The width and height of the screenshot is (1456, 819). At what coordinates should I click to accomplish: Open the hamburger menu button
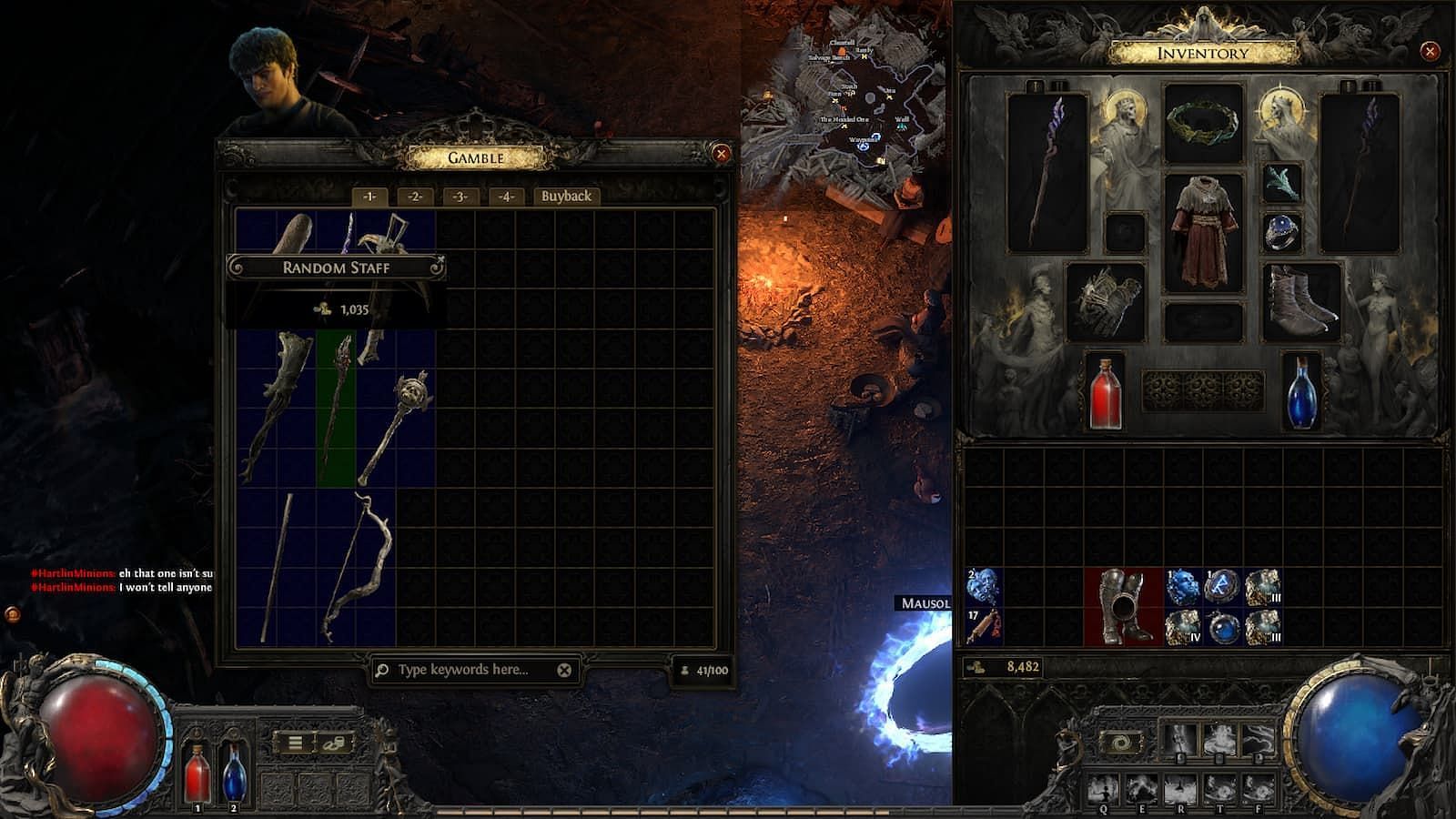295,743
